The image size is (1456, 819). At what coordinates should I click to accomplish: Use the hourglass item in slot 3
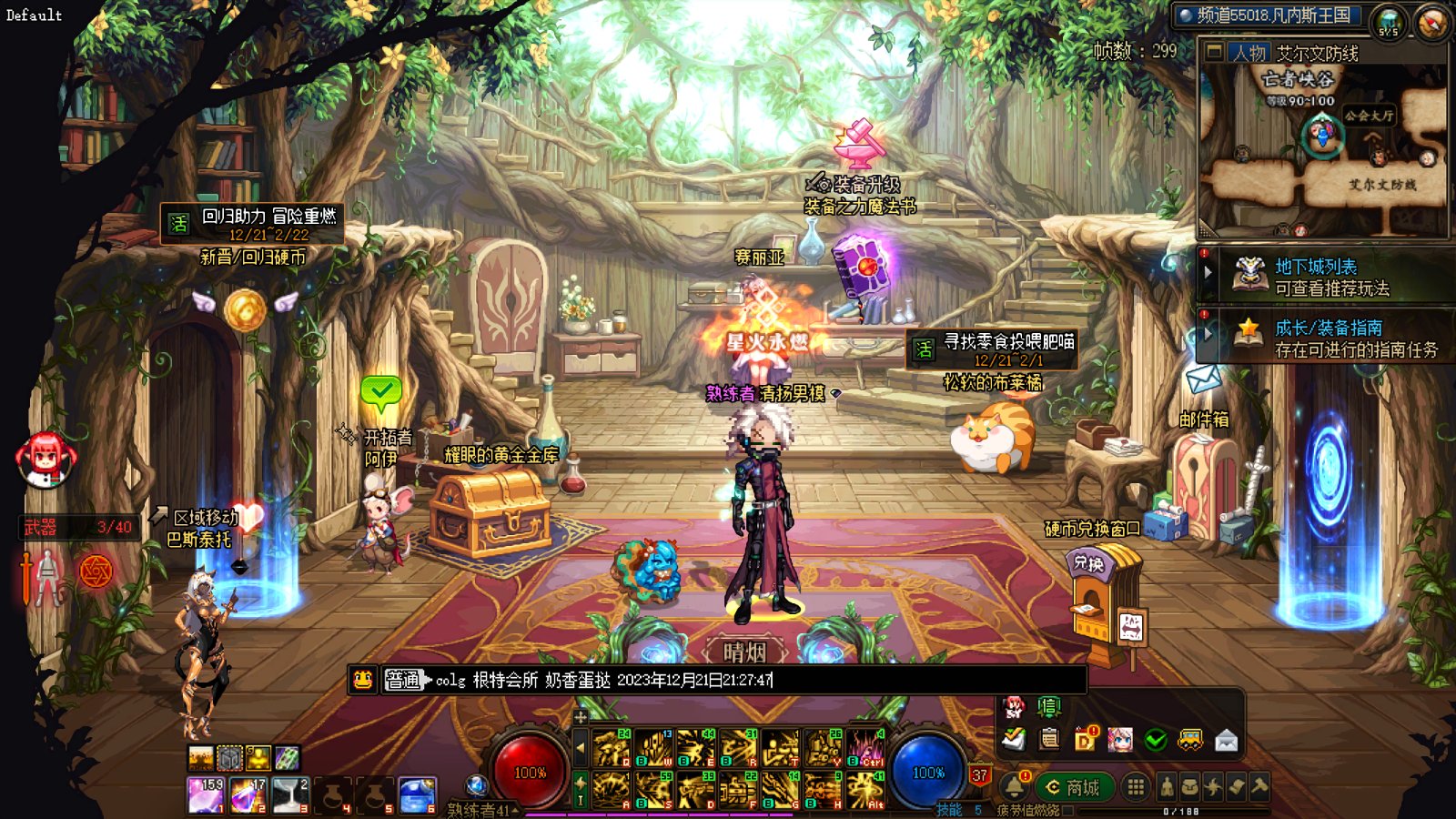(x=290, y=794)
